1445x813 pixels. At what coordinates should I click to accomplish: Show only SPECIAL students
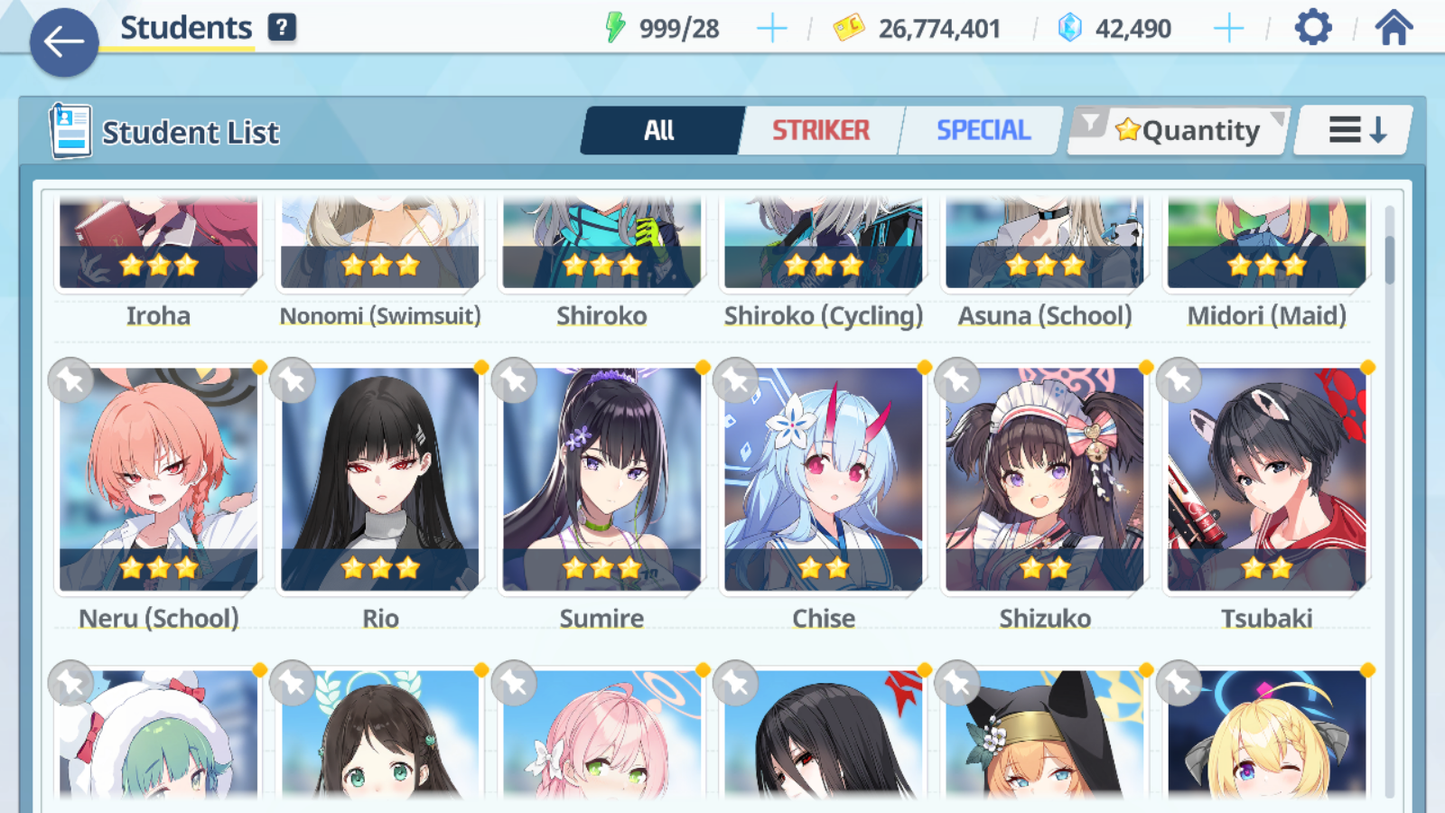[982, 130]
